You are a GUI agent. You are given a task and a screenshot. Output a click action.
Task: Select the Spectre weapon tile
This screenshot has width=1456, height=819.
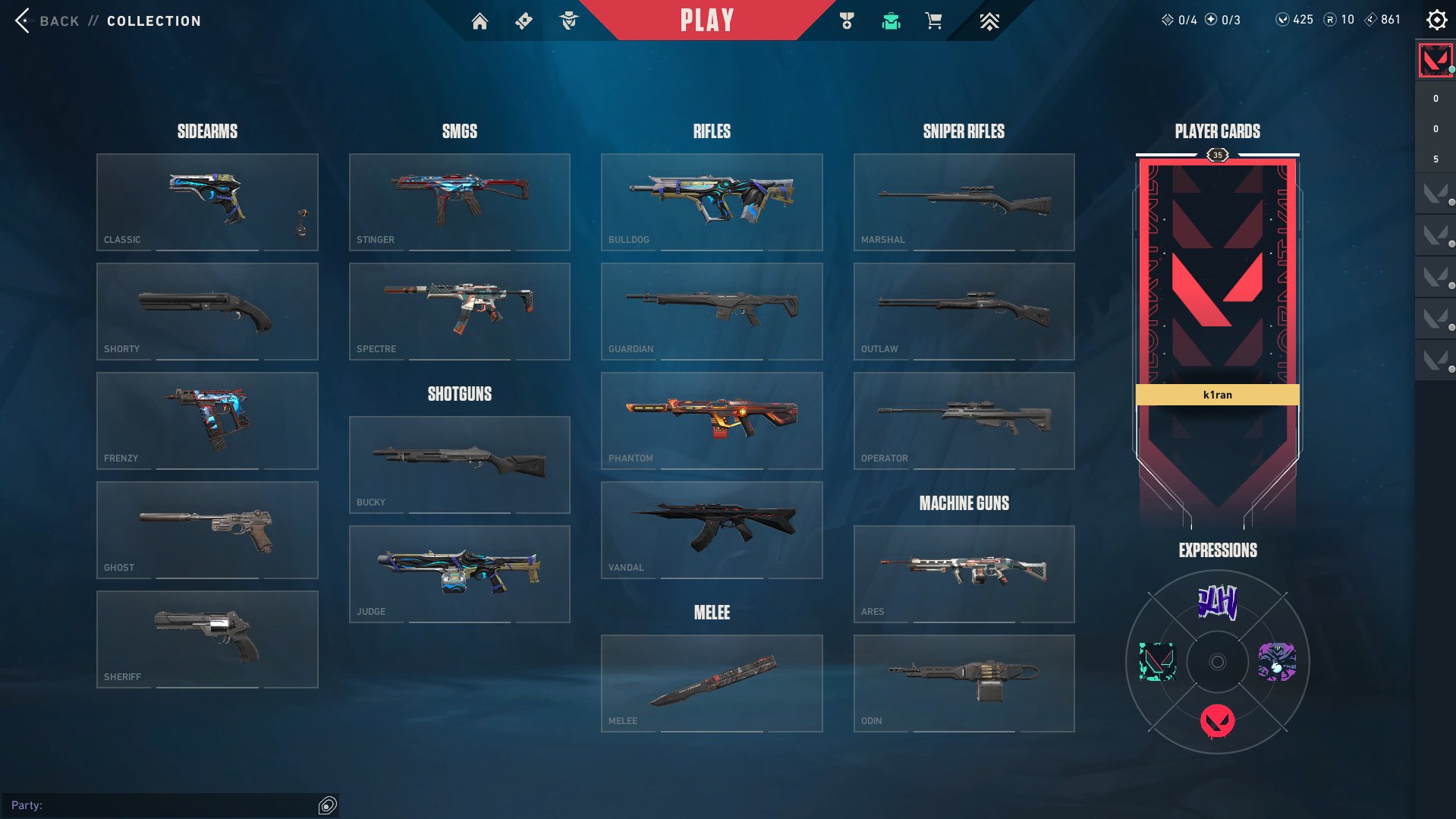[x=459, y=311]
